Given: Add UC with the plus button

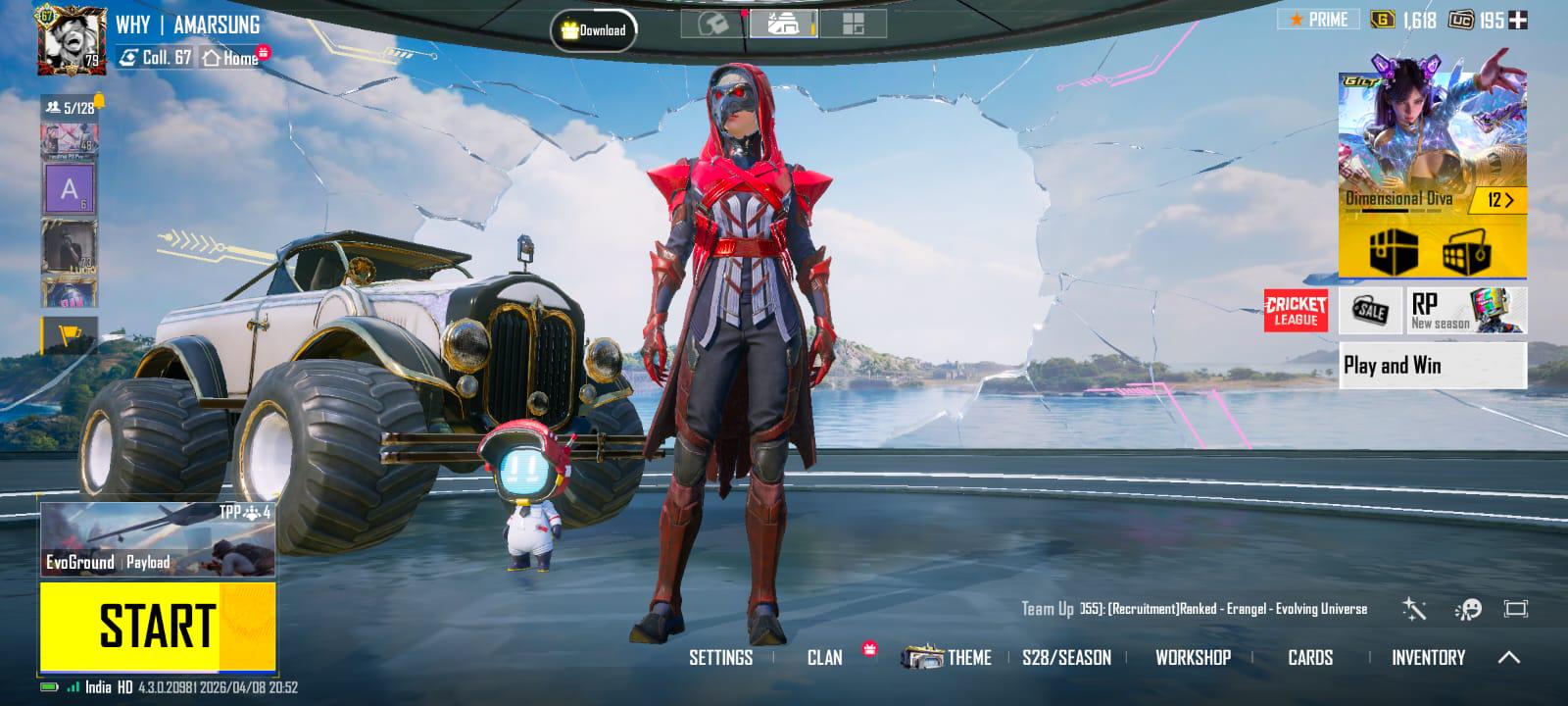Looking at the screenshot, I should pyautogui.click(x=1517, y=20).
